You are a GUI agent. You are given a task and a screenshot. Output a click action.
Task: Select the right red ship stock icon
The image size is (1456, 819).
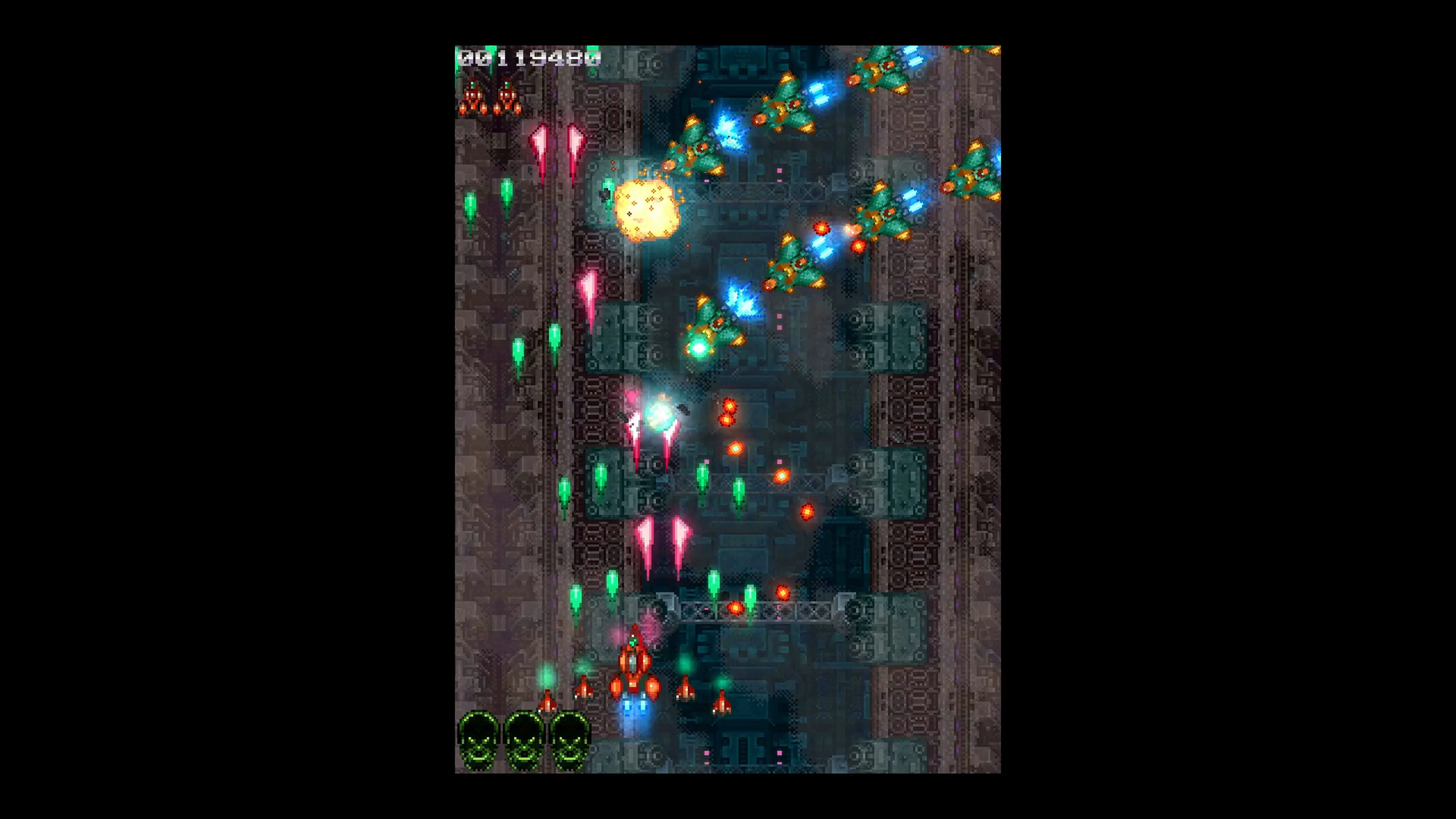click(x=507, y=99)
